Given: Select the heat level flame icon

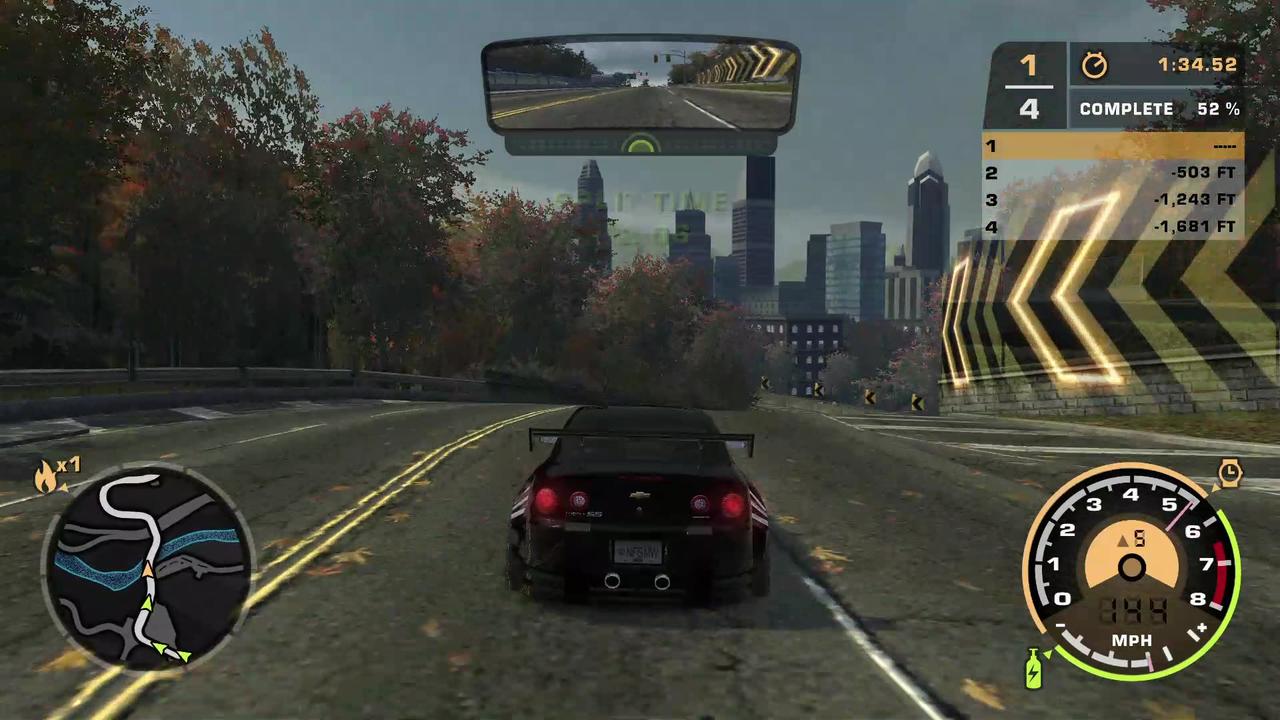Looking at the screenshot, I should pyautogui.click(x=44, y=475).
